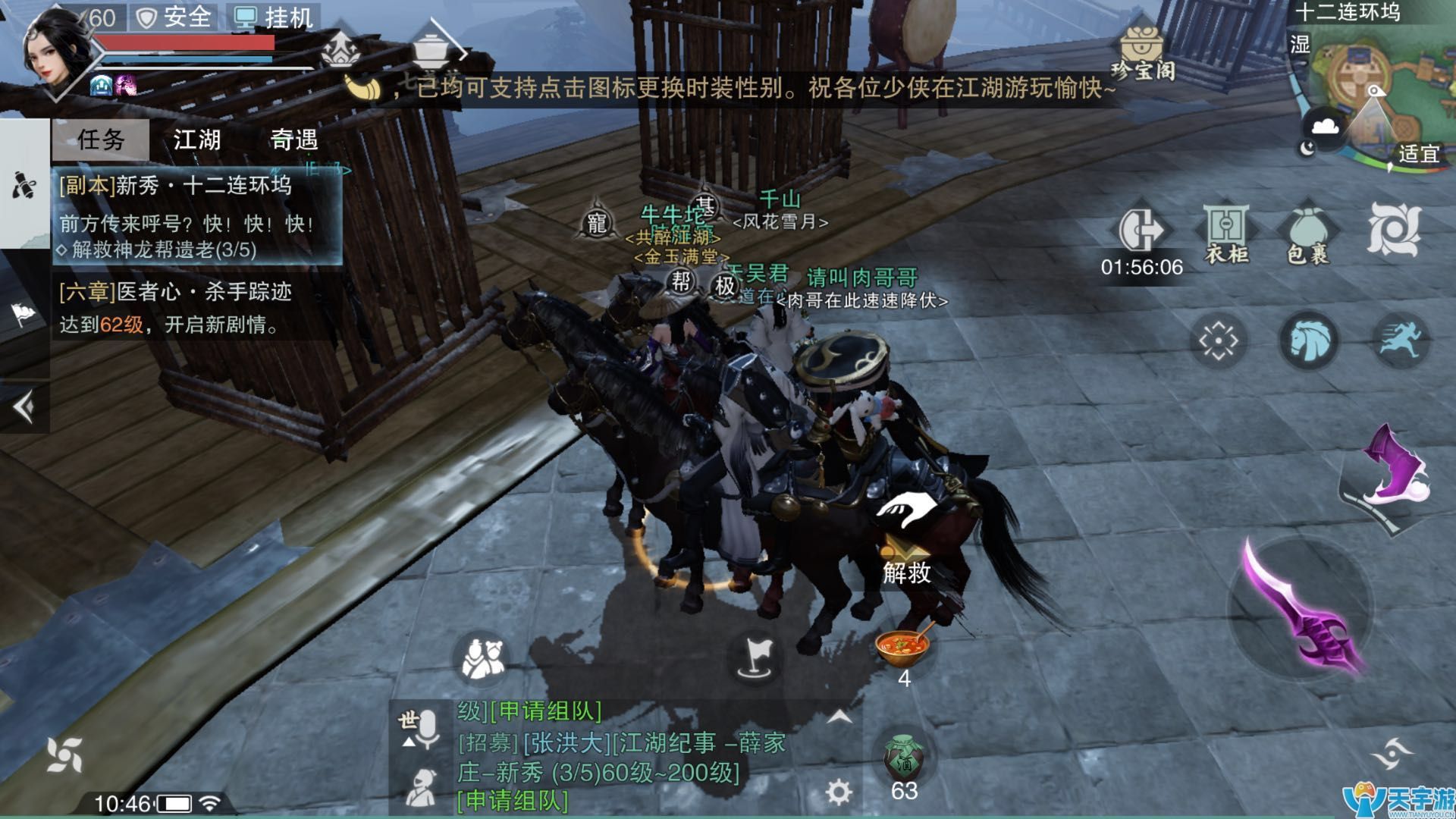The image size is (1456, 819).
Task: Open the minimap of 十二连环坞
Action: click(1373, 91)
